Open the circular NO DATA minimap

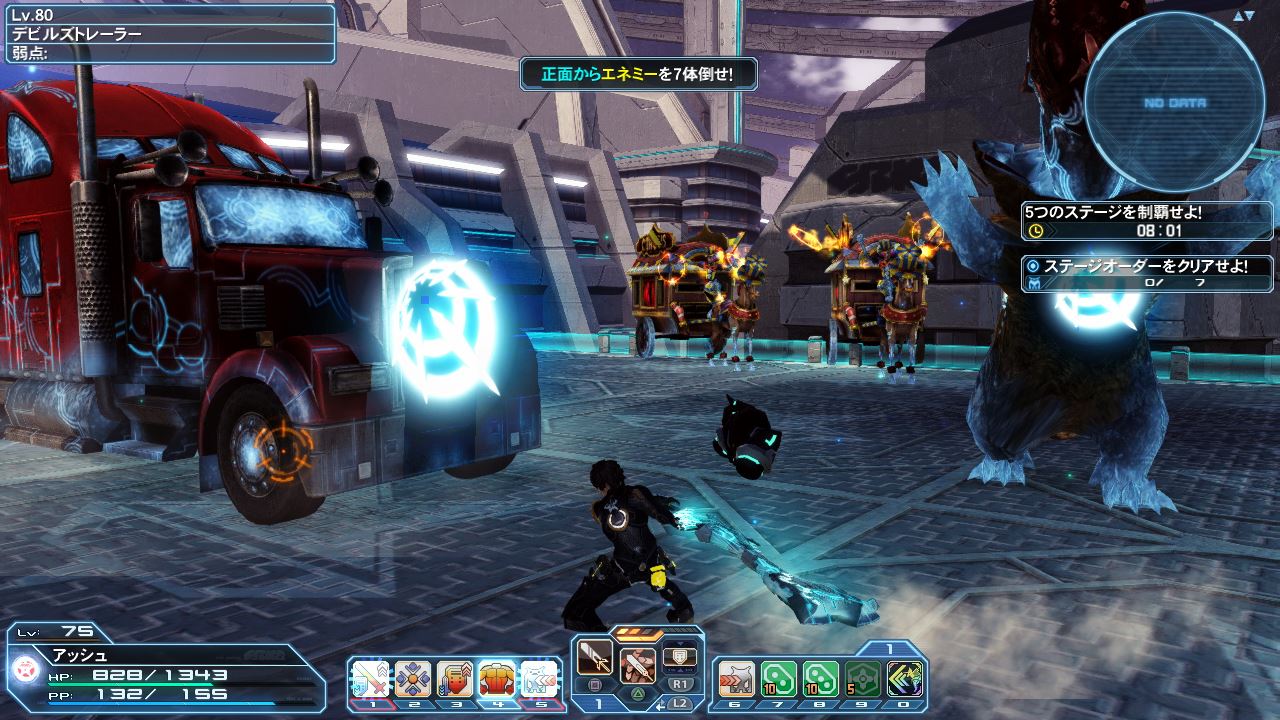click(x=1173, y=102)
